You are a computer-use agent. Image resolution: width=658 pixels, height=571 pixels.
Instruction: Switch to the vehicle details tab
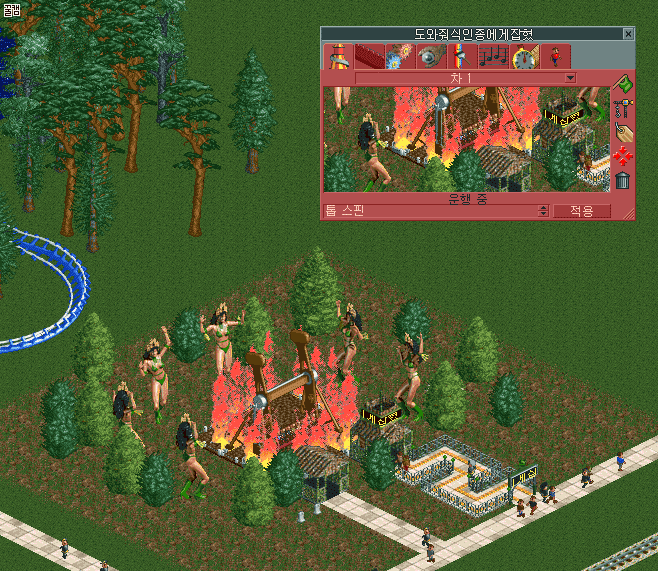click(x=369, y=57)
